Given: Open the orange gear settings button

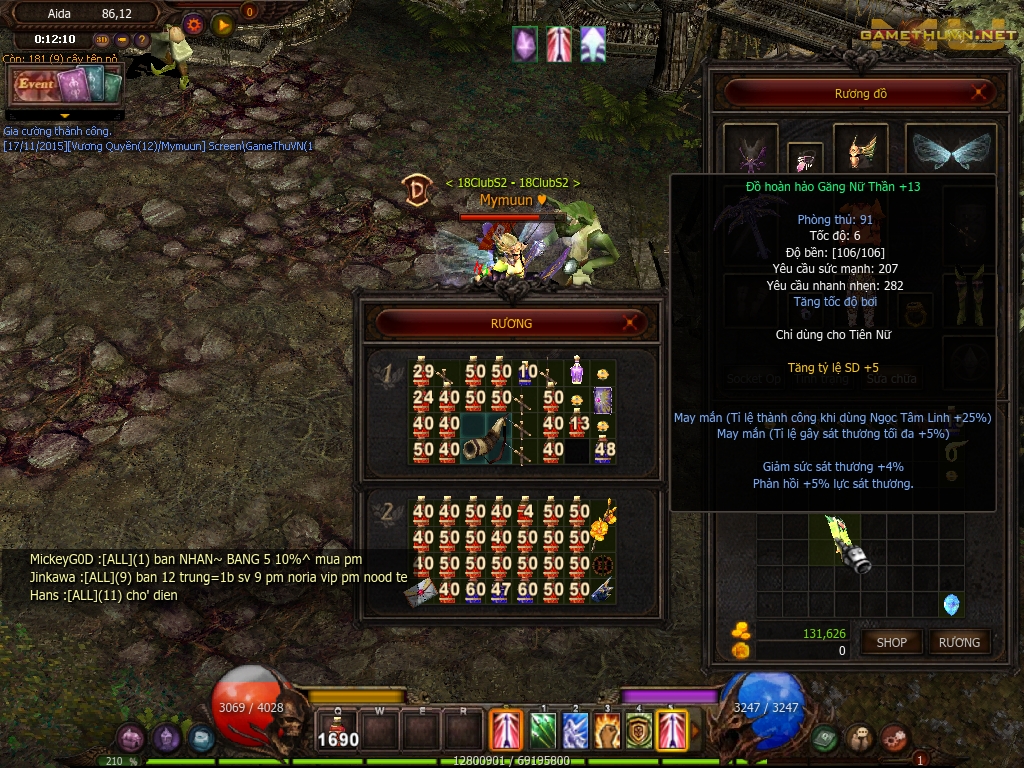Looking at the screenshot, I should pyautogui.click(x=193, y=24).
